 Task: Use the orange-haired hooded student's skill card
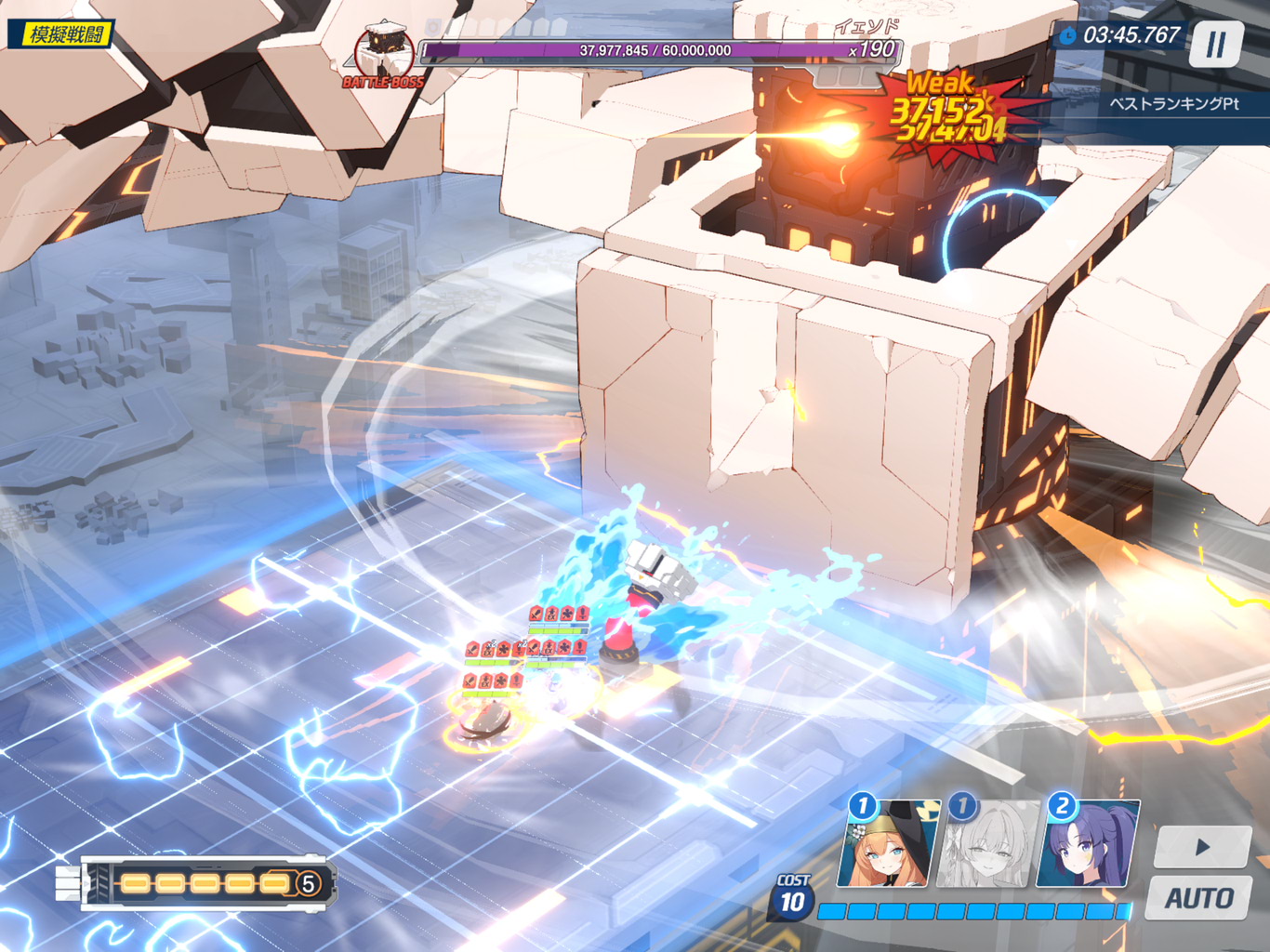[x=886, y=844]
